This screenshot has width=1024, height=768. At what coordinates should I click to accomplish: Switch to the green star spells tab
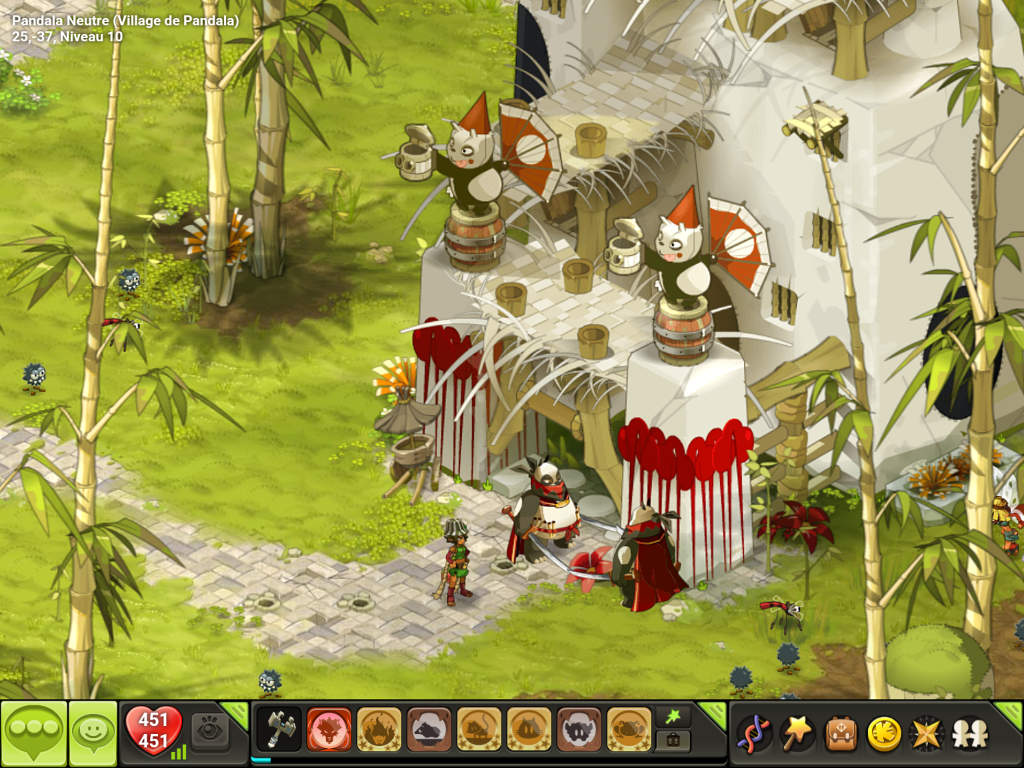[x=673, y=717]
